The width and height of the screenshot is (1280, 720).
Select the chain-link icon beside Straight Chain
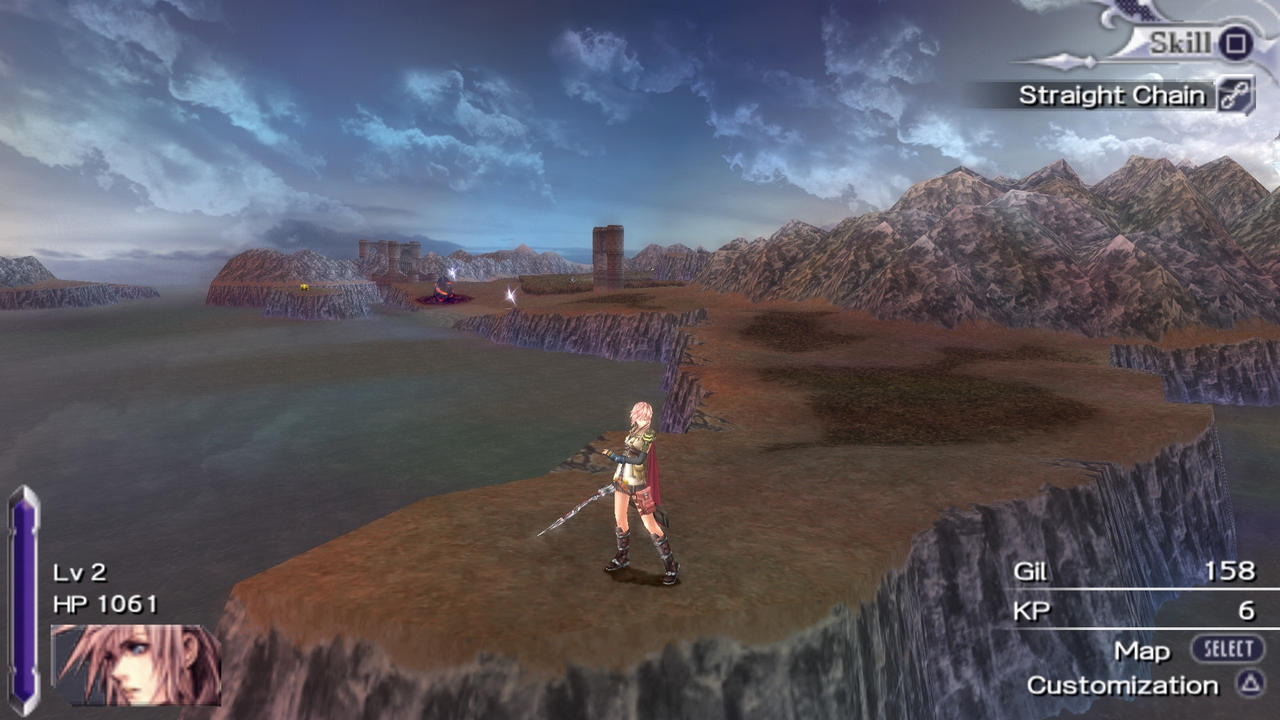click(x=1236, y=93)
